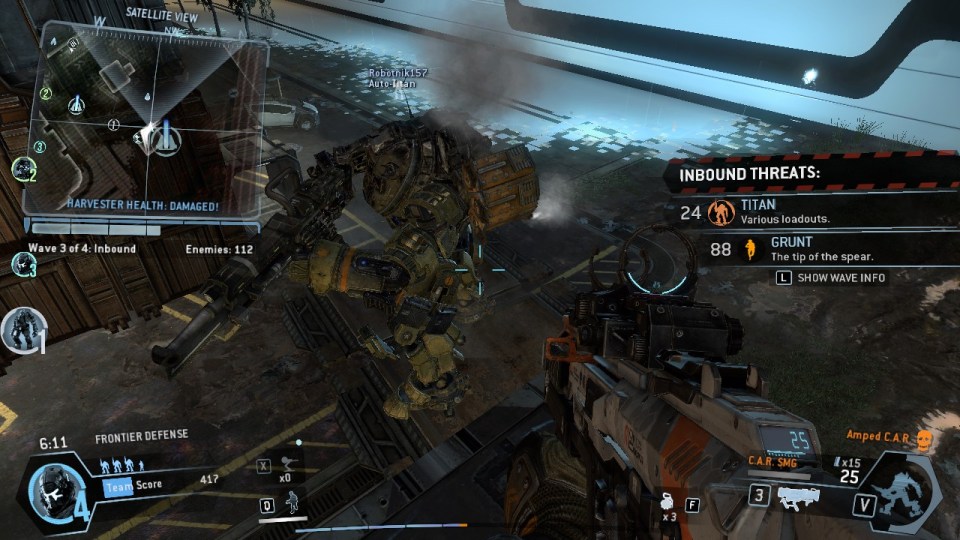Image resolution: width=960 pixels, height=540 pixels.
Task: Select the anti-titan launcher weapon slot
Action: (x=800, y=496)
